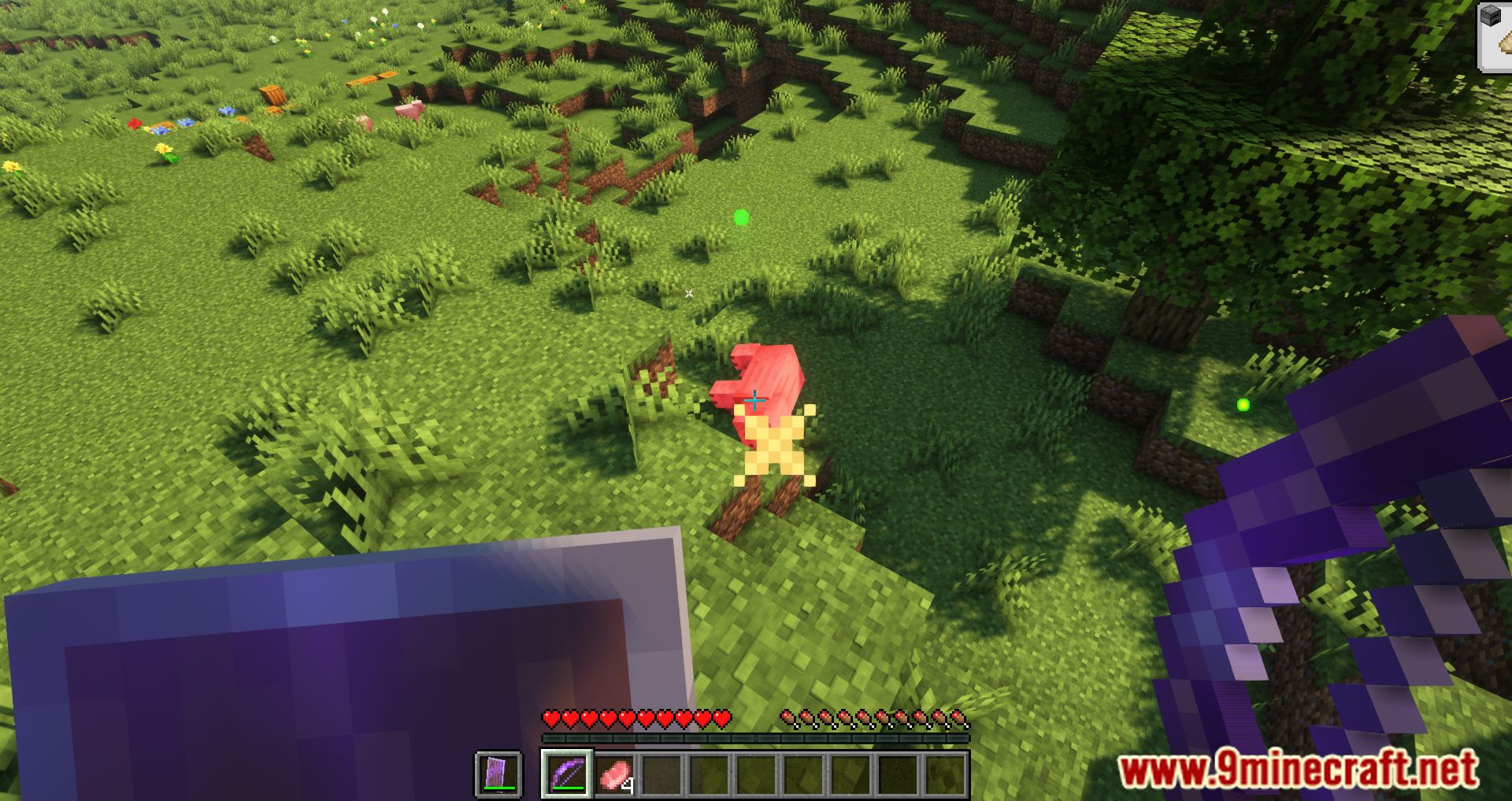Viewport: 1512px width, 801px height.
Task: Click the dispenser block icon in the top-right HUD
Action: [x=1491, y=14]
